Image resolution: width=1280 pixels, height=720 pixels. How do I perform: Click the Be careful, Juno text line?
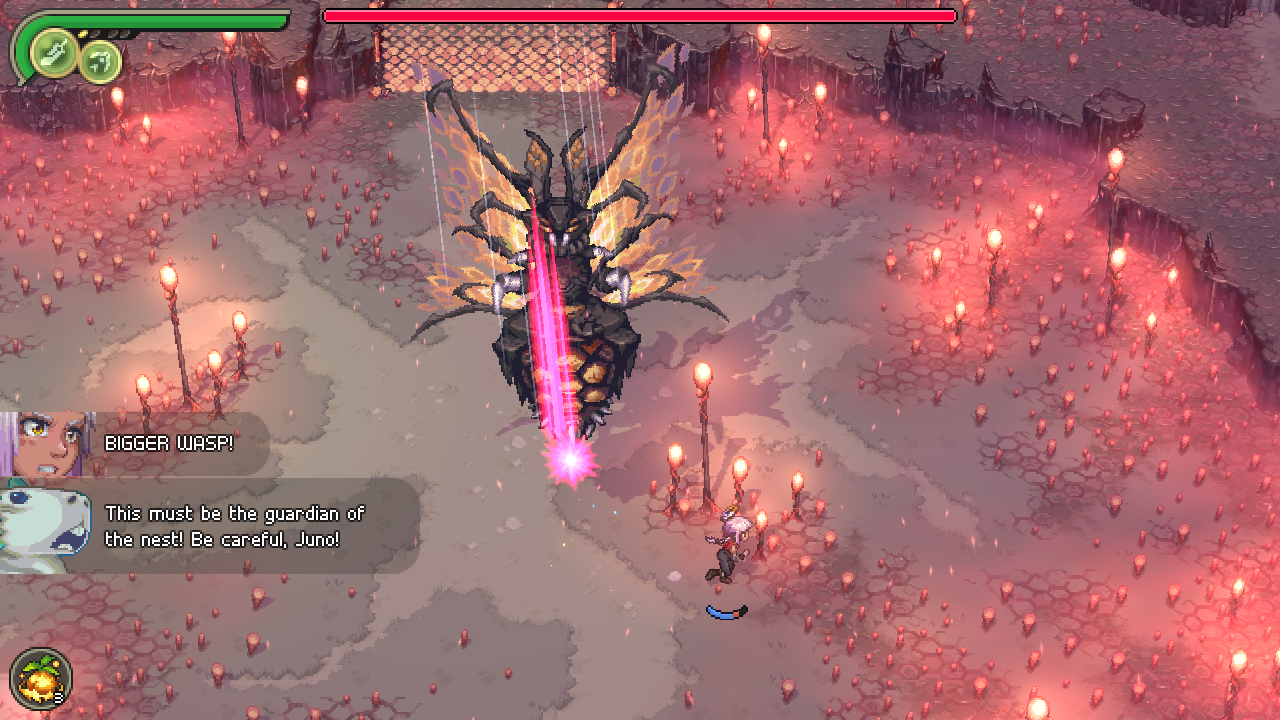(x=220, y=540)
